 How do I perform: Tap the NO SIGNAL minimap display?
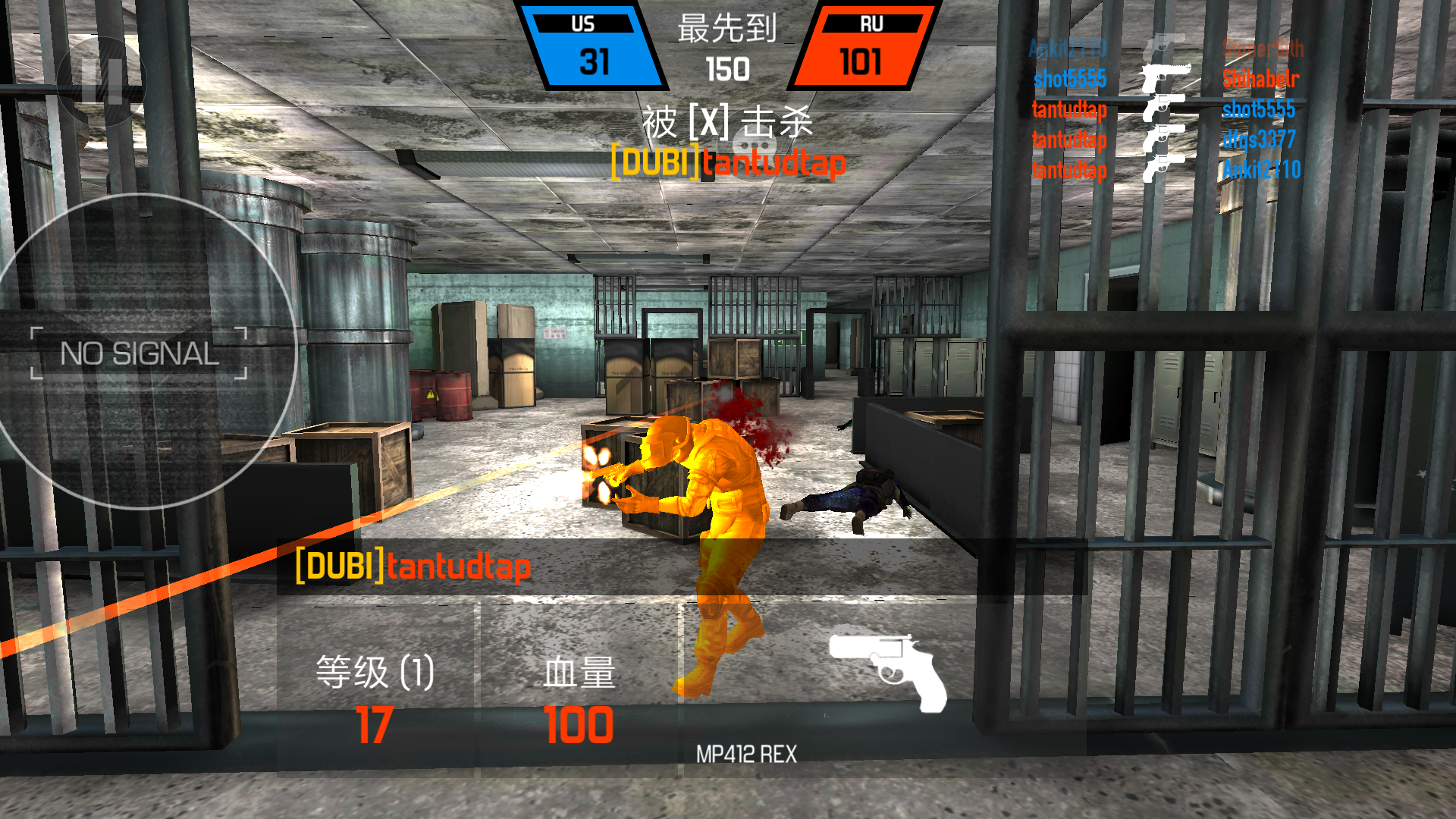pyautogui.click(x=140, y=351)
